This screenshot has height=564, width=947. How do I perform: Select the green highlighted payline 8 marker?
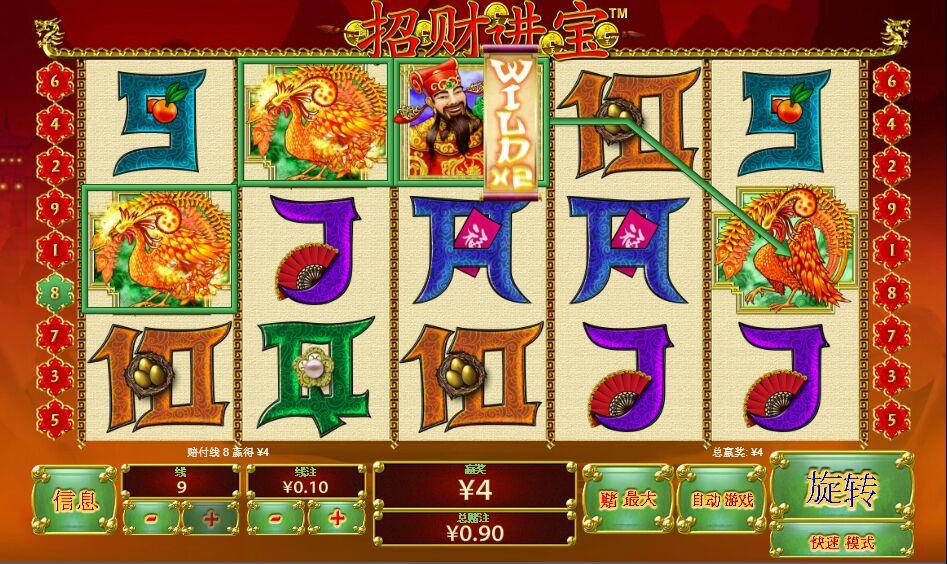point(53,290)
